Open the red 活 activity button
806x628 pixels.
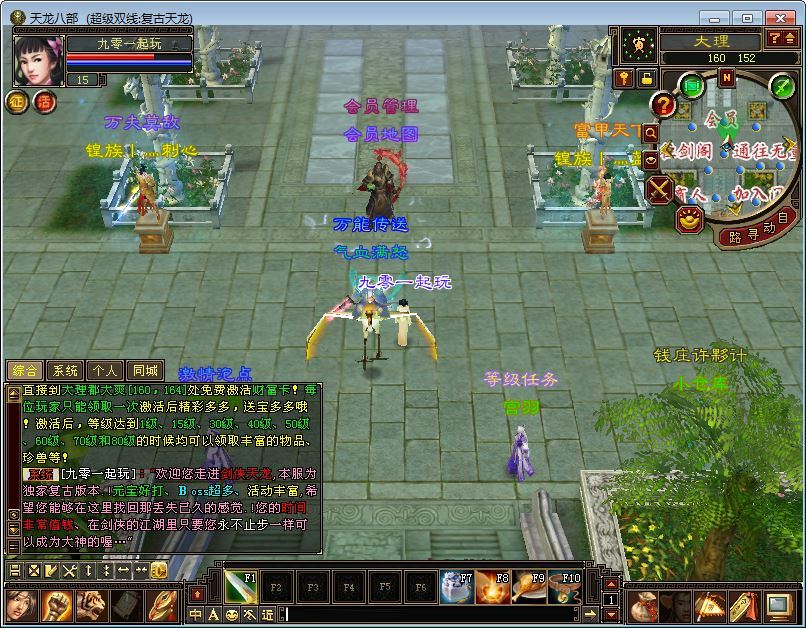(x=44, y=101)
